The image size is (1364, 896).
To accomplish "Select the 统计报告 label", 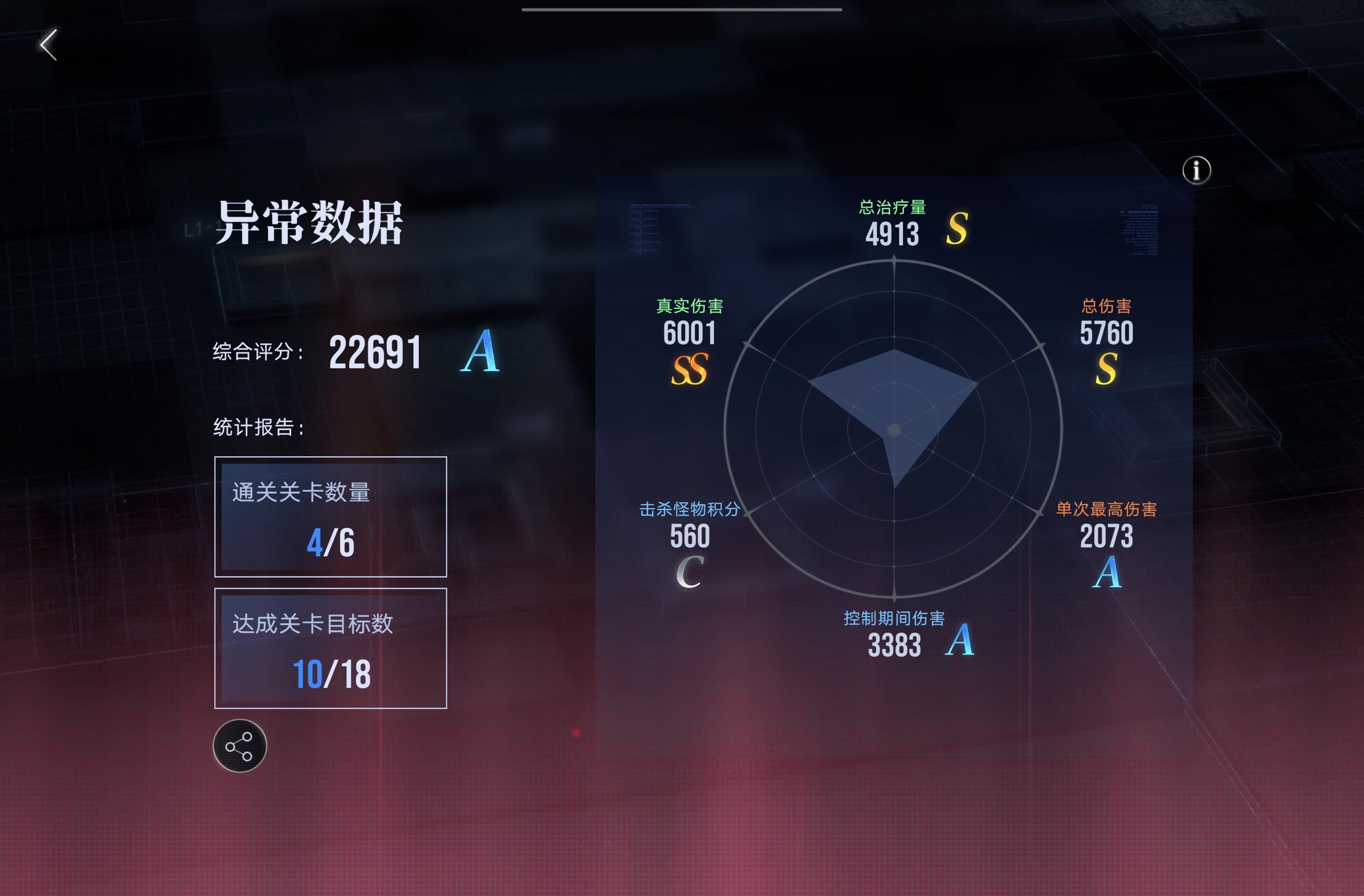I will pos(258,427).
